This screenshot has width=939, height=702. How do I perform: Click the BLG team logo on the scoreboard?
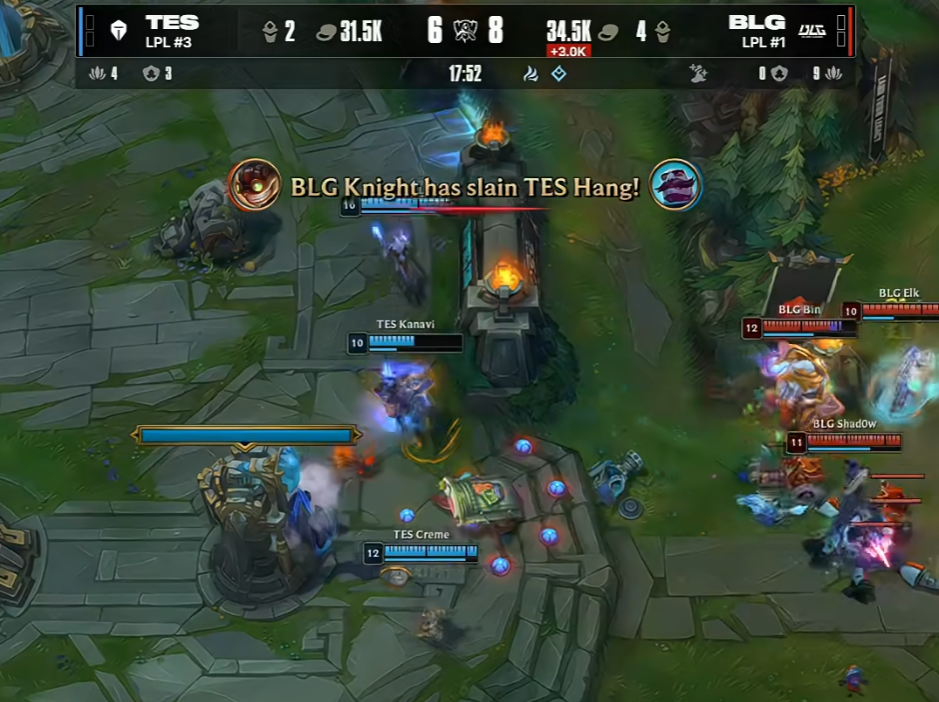tap(812, 31)
